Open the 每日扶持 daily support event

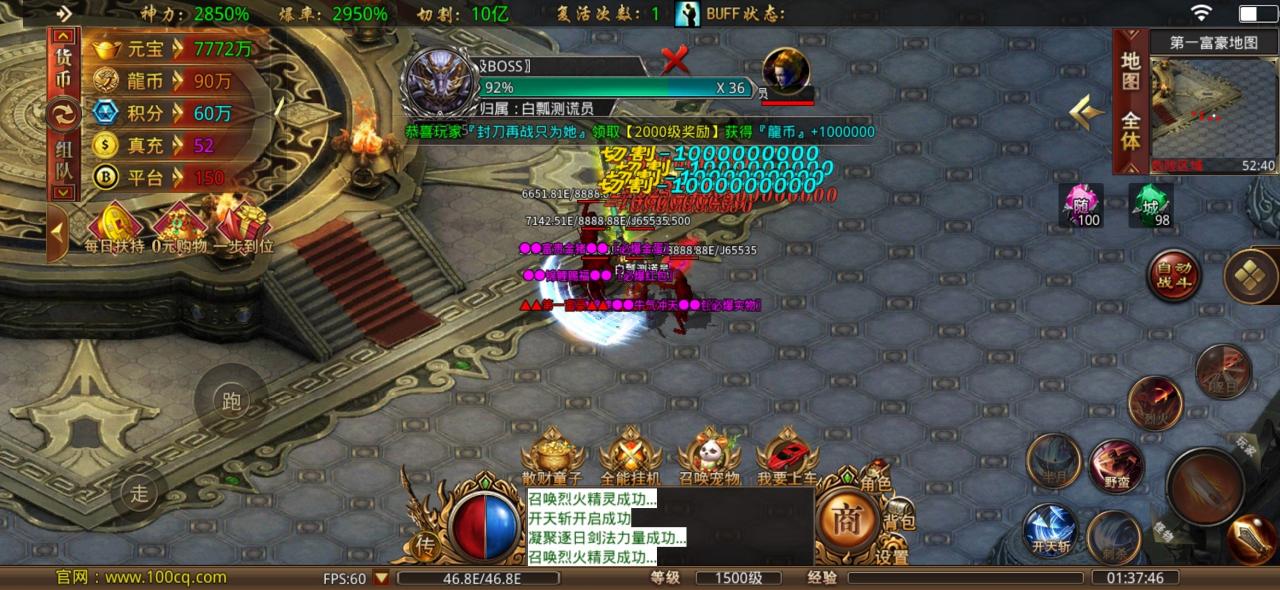coord(114,227)
